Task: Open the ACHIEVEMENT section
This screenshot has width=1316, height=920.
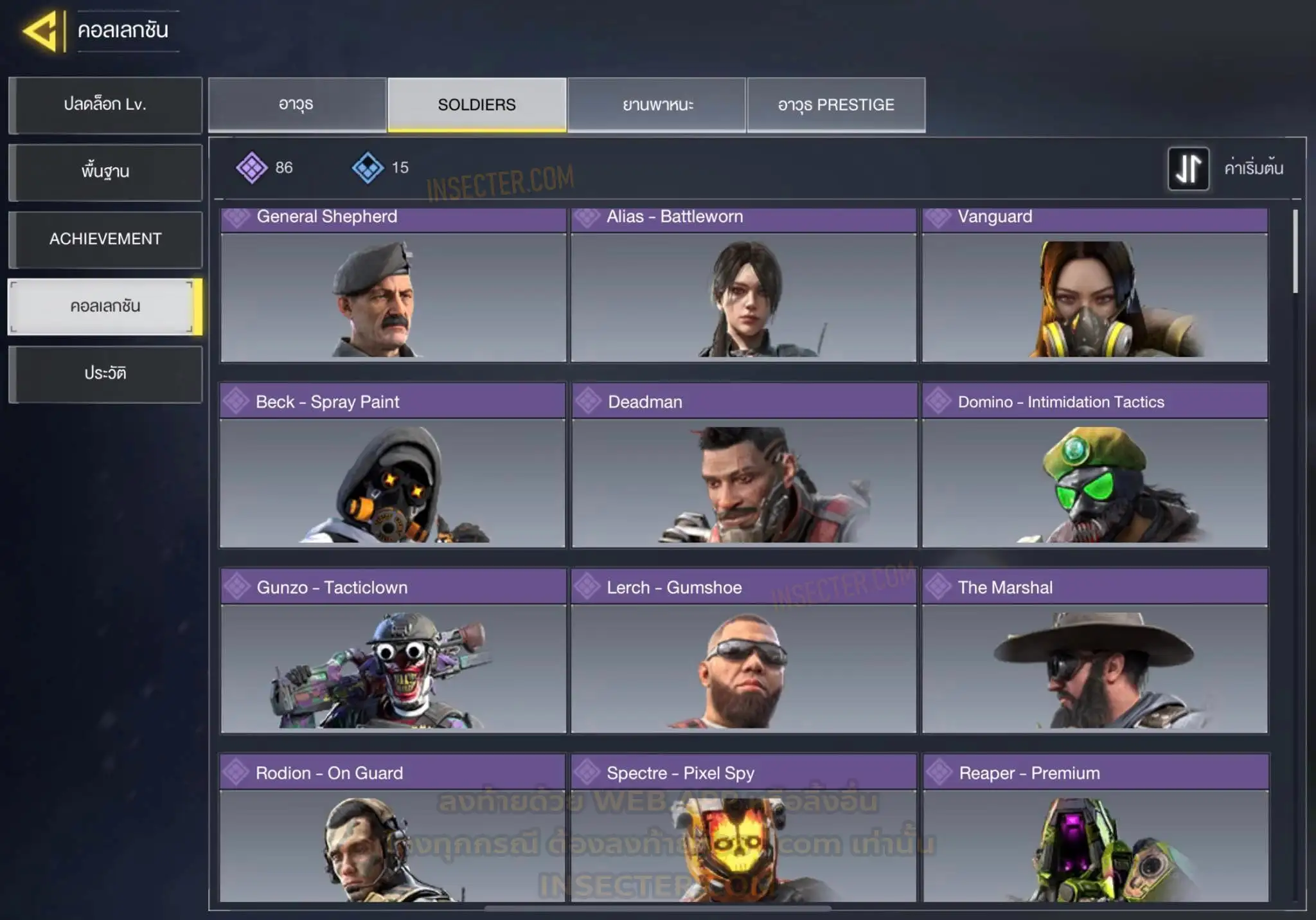Action: point(105,239)
